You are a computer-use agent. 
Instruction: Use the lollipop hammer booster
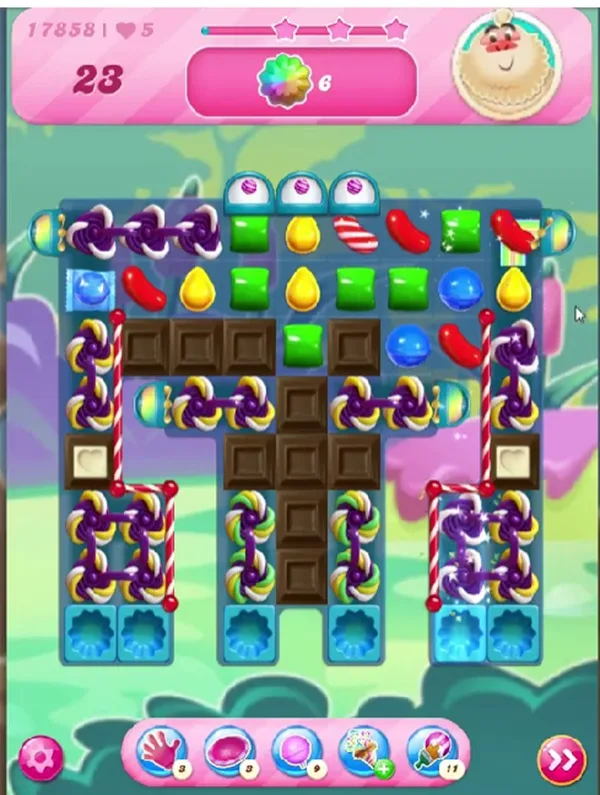[296, 750]
